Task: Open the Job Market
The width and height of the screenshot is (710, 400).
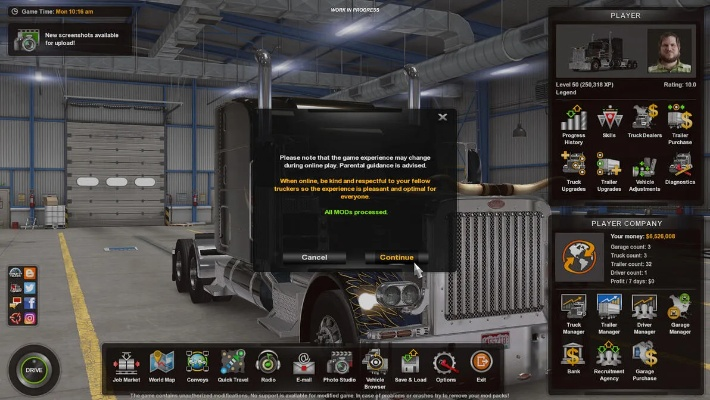Action: (x=125, y=365)
